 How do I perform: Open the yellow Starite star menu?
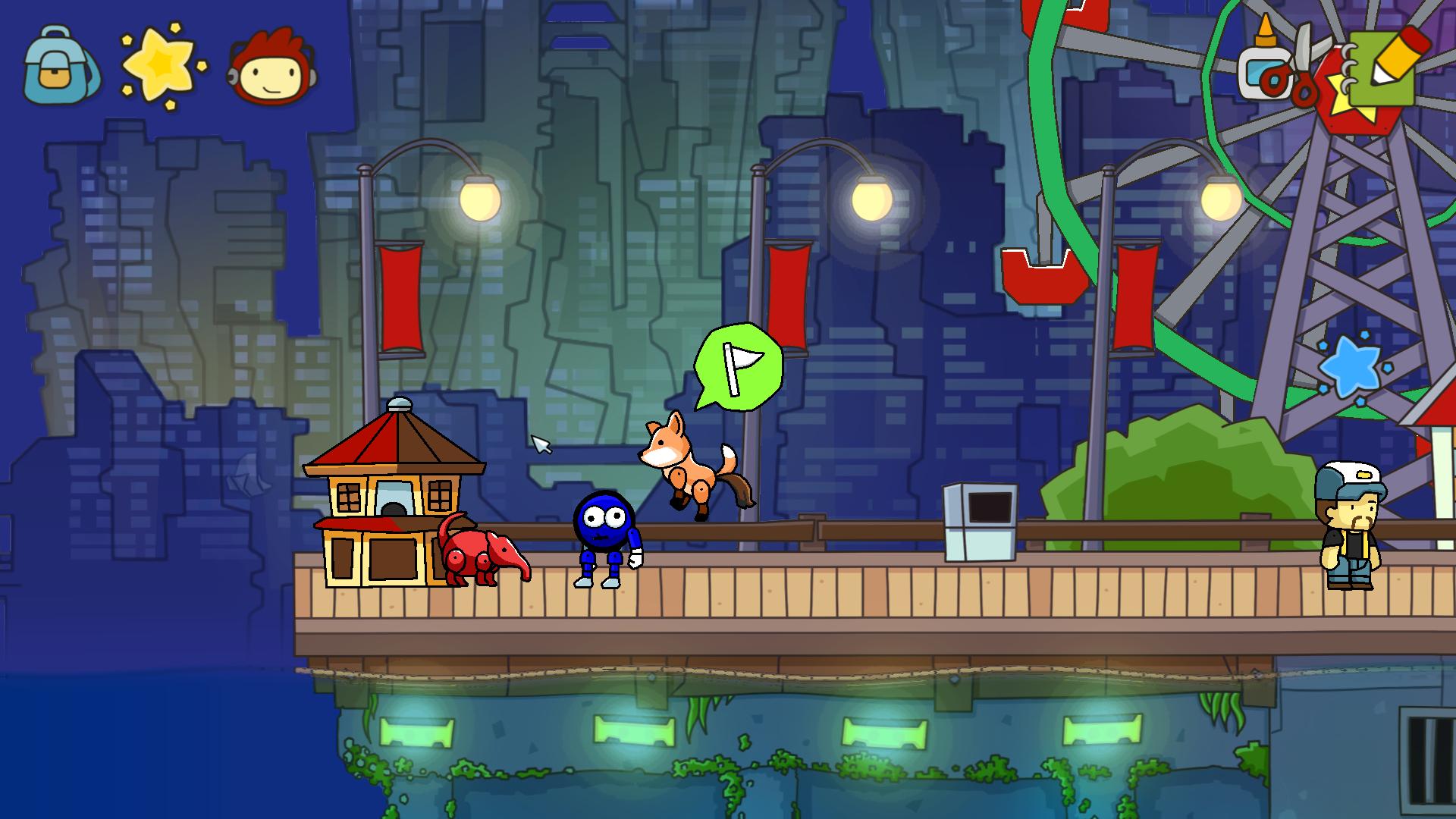click(162, 66)
